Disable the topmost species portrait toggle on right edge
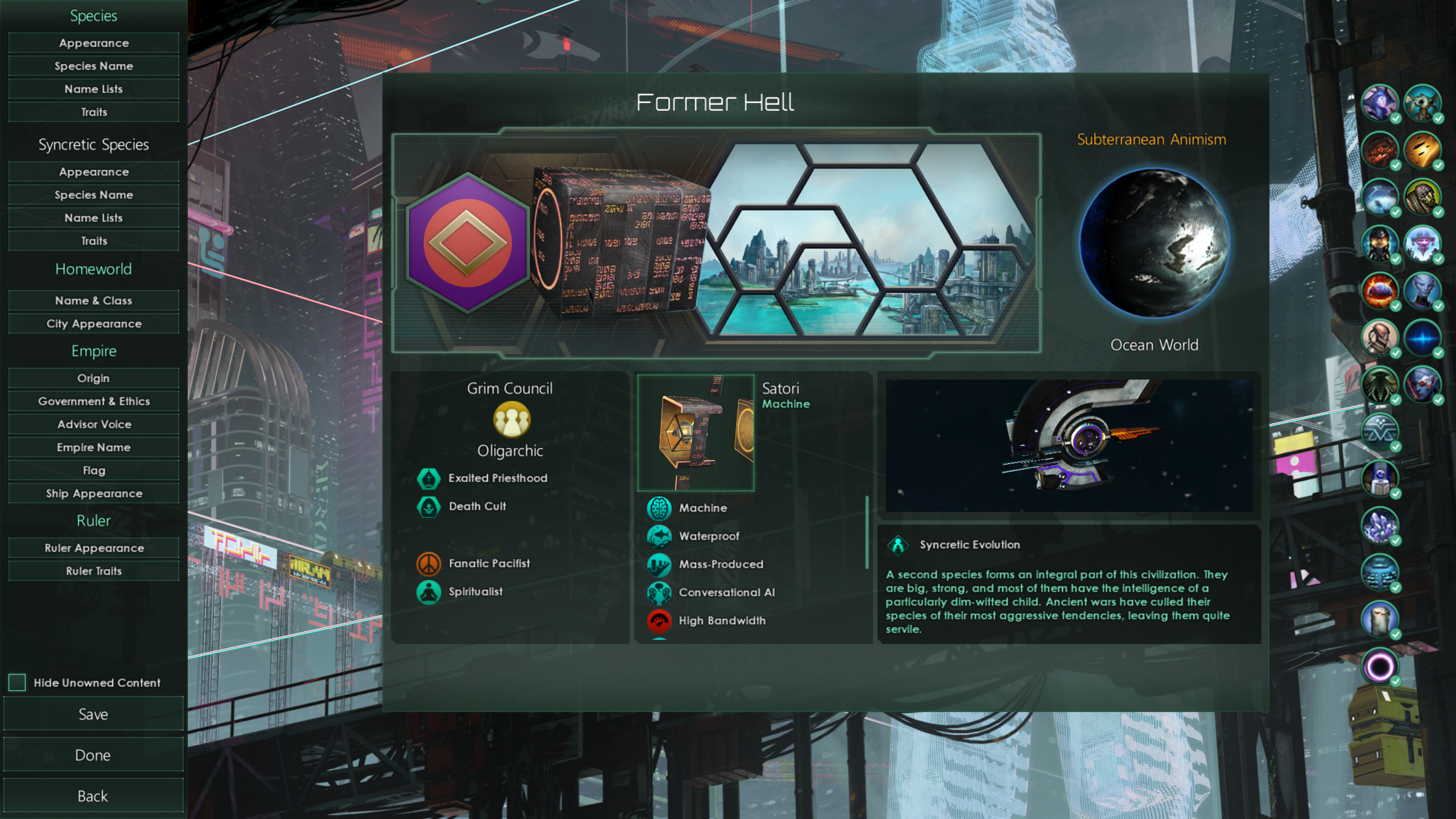 point(1380,104)
